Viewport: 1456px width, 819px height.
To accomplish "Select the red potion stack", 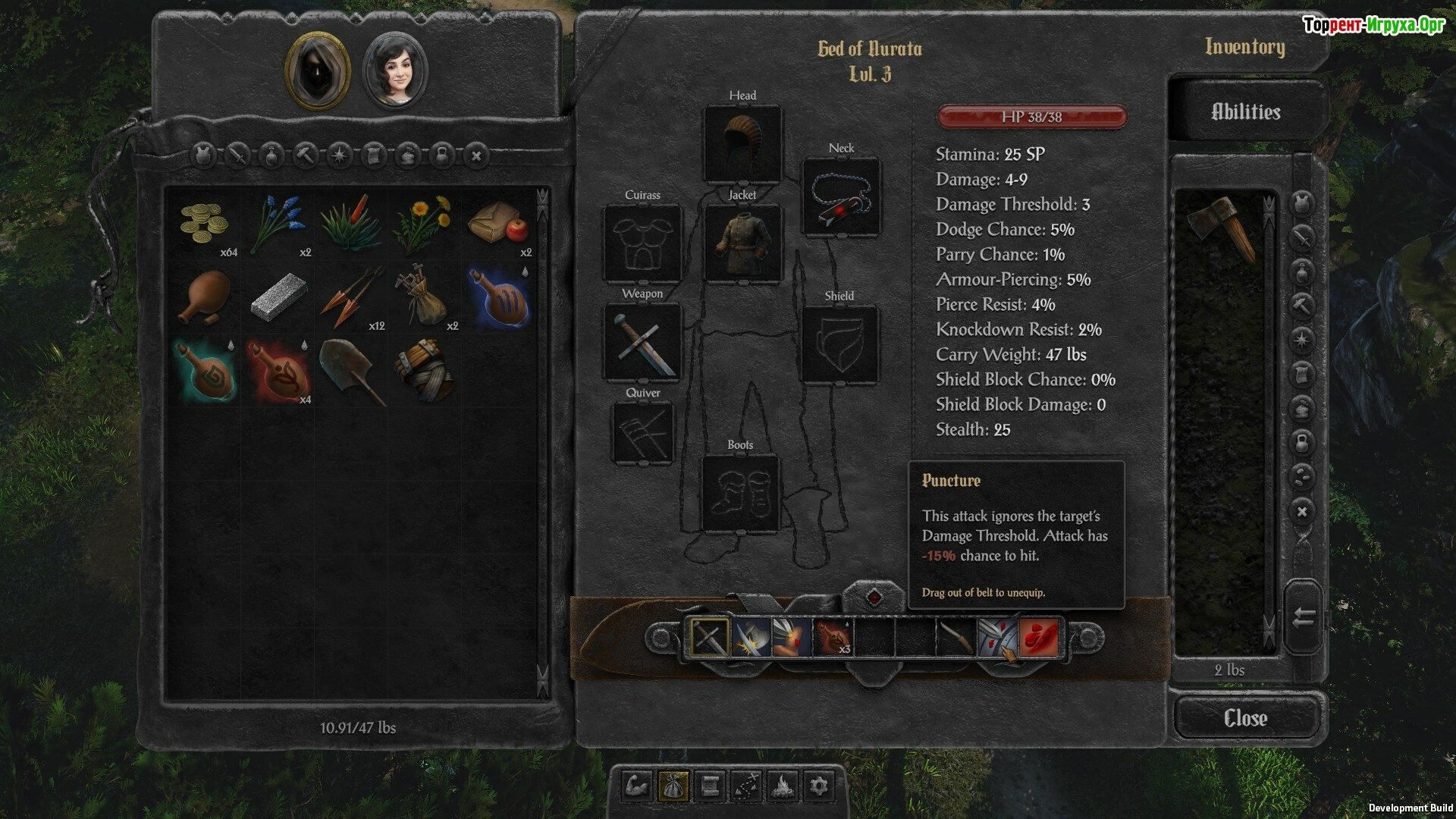I will pos(278,370).
